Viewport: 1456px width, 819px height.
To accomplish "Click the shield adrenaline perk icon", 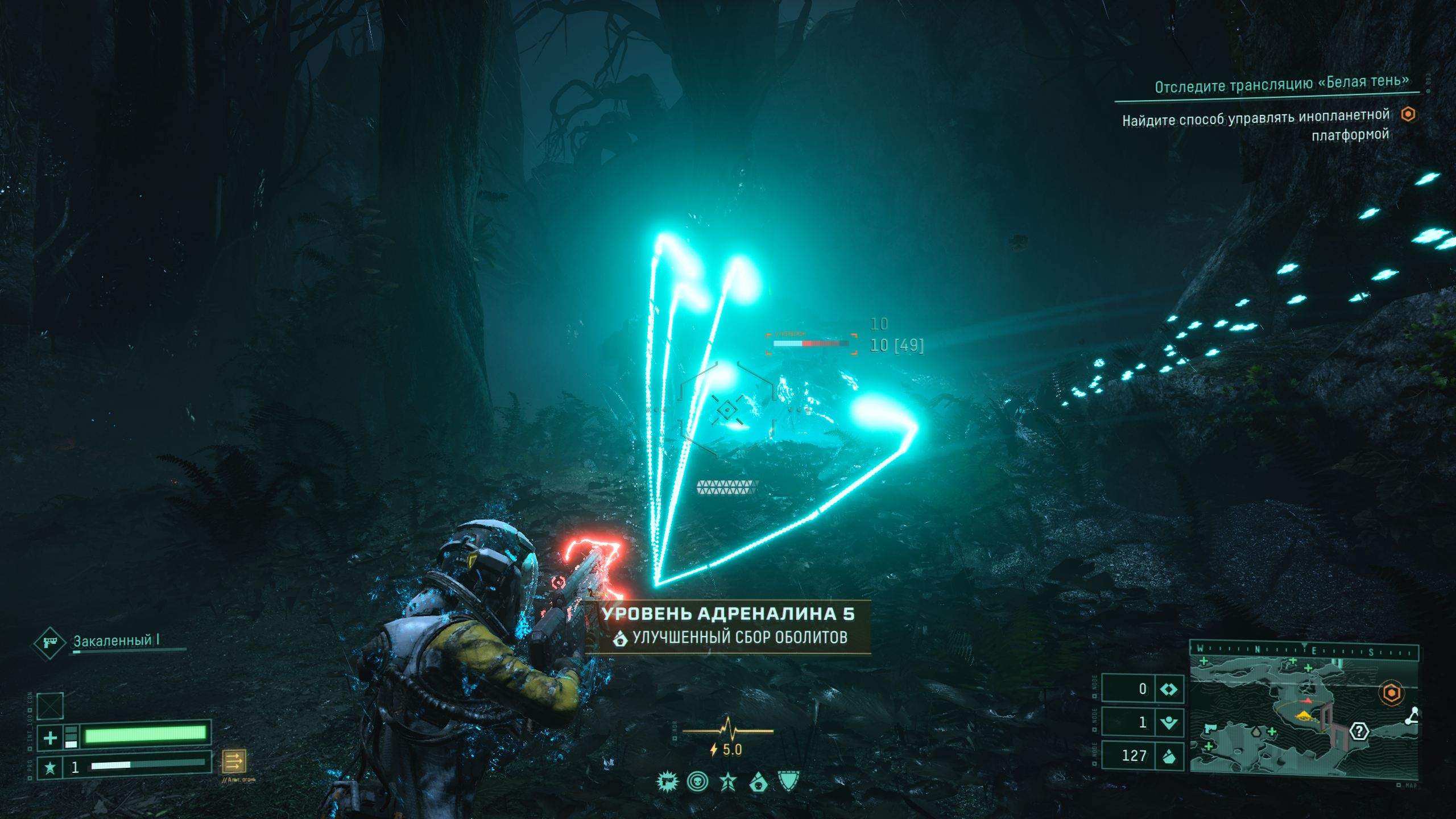I will coord(789,782).
